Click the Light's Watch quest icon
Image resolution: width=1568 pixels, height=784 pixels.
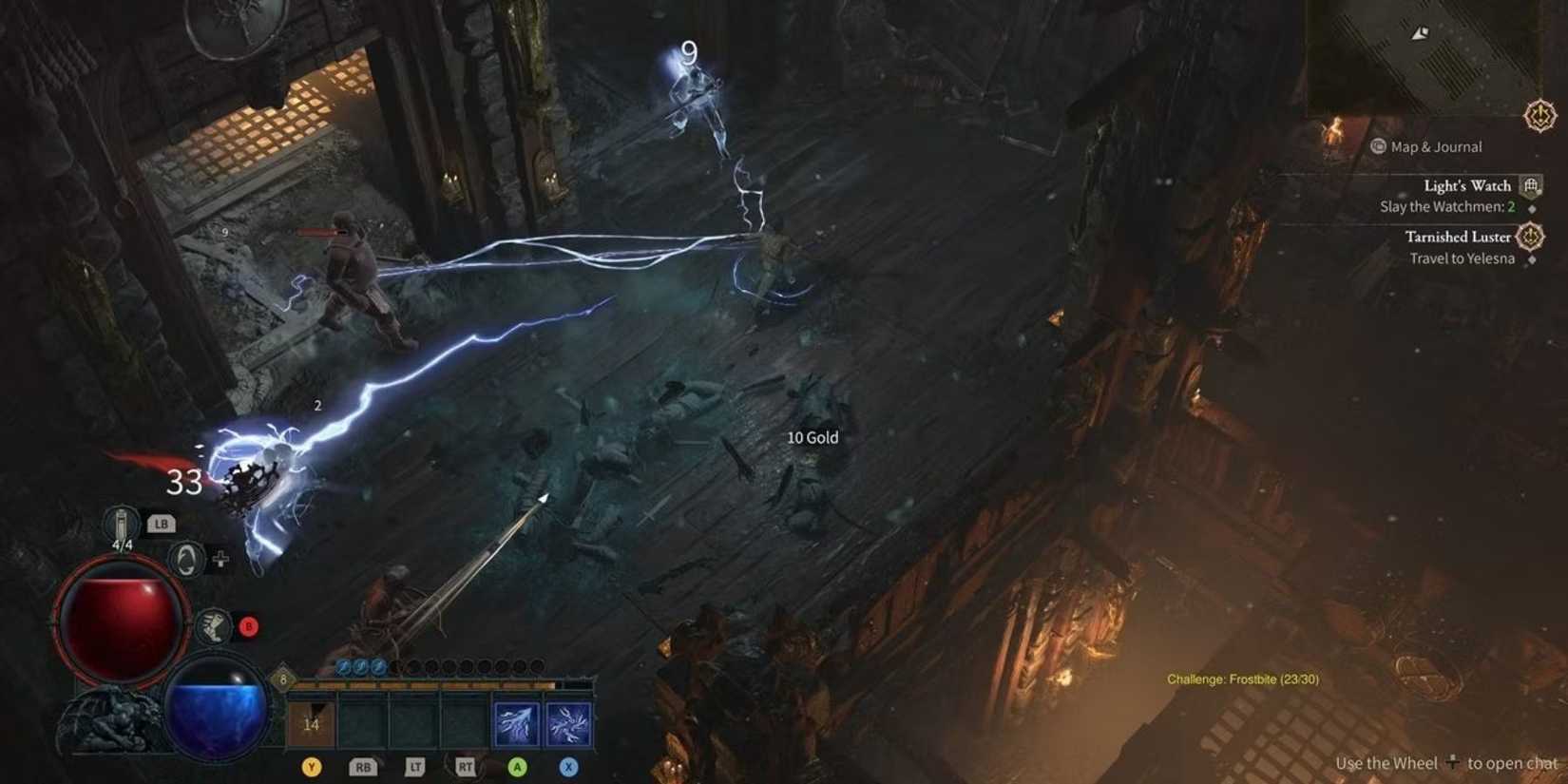[x=1529, y=186]
